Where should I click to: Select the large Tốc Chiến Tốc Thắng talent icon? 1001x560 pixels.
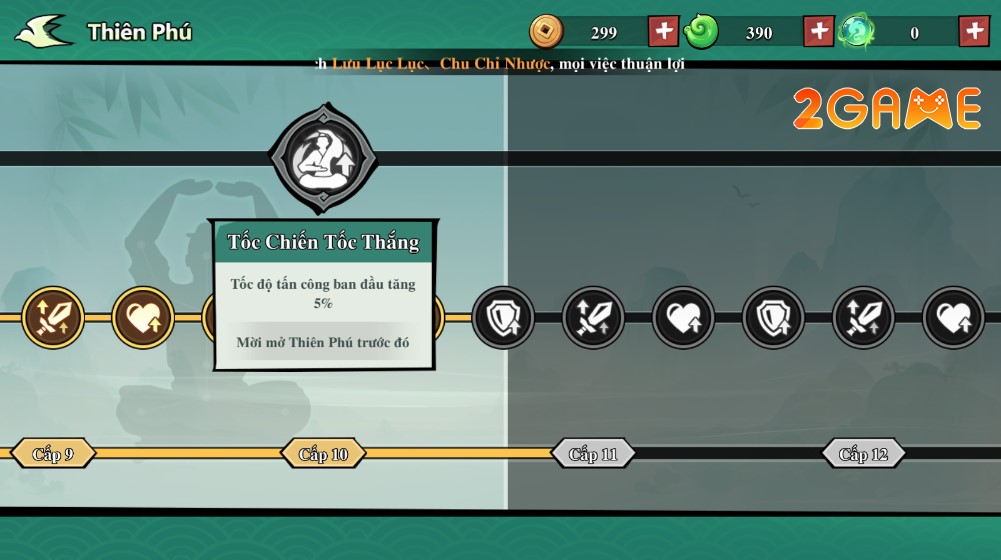[323, 158]
